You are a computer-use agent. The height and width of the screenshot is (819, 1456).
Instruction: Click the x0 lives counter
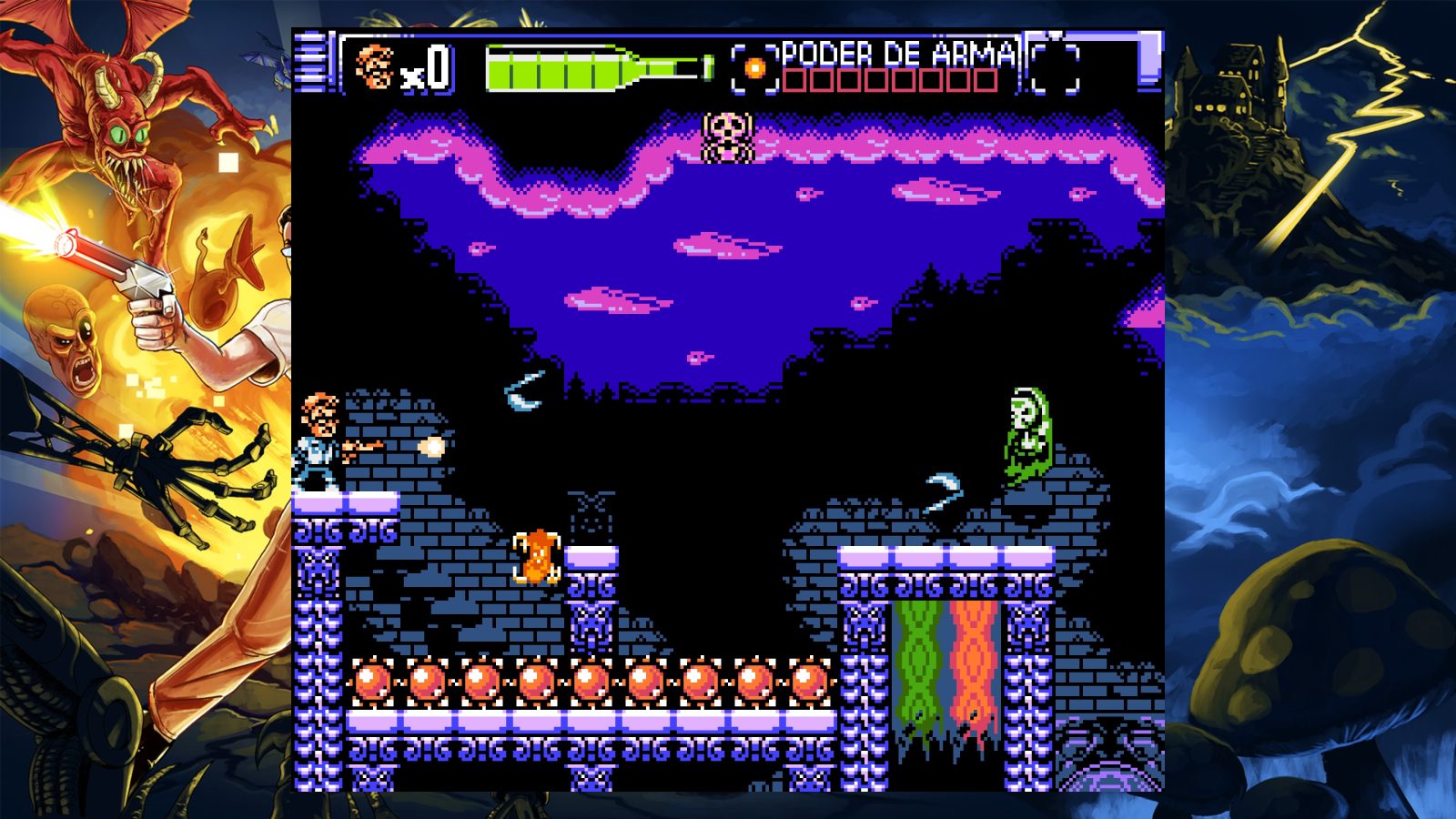[428, 68]
